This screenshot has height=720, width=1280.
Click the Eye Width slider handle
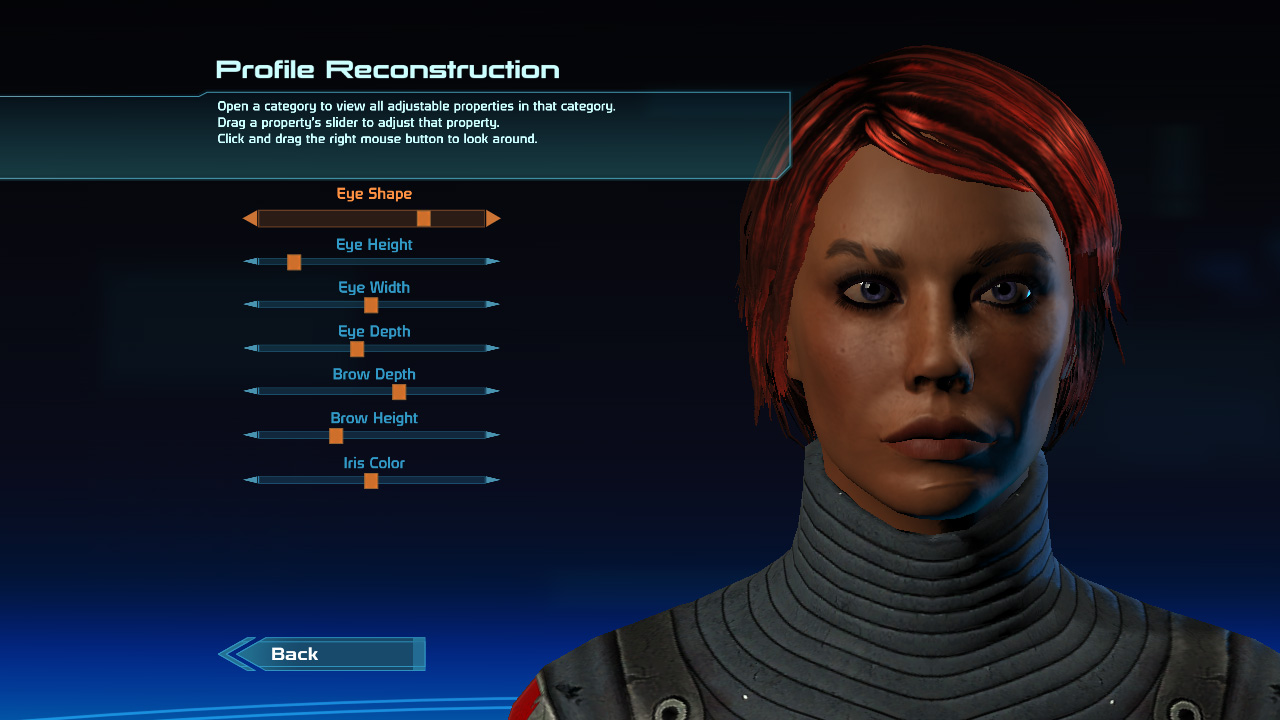pyautogui.click(x=371, y=305)
